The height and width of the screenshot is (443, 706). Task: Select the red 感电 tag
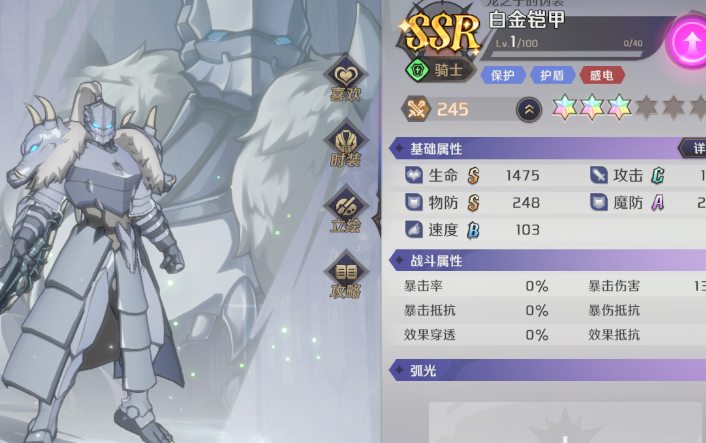coord(601,75)
